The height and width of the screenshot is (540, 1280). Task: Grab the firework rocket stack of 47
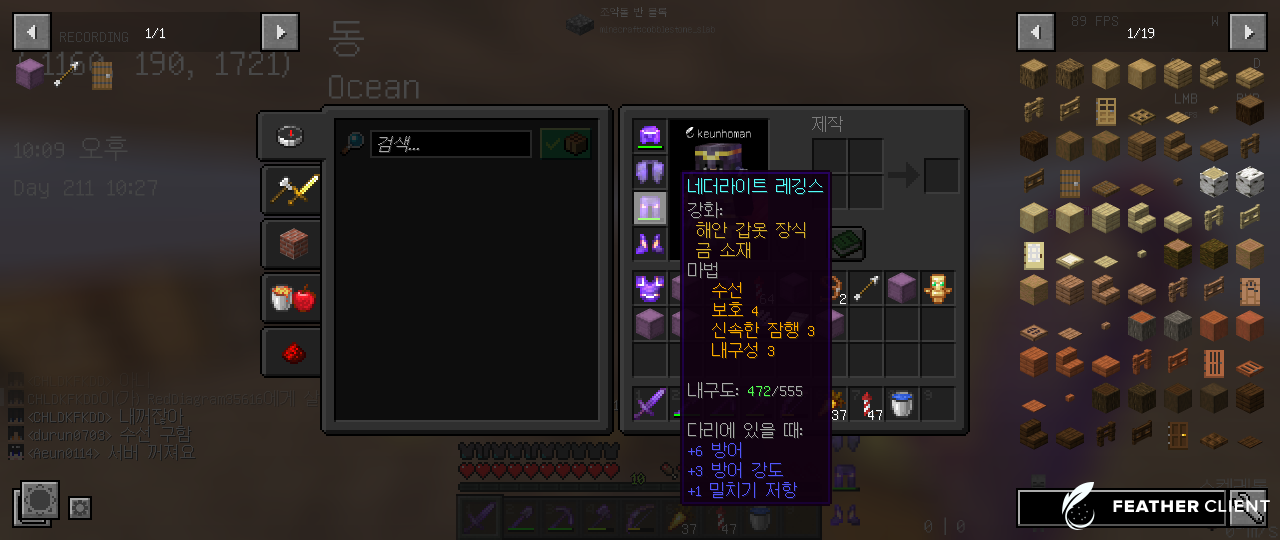pyautogui.click(x=866, y=404)
